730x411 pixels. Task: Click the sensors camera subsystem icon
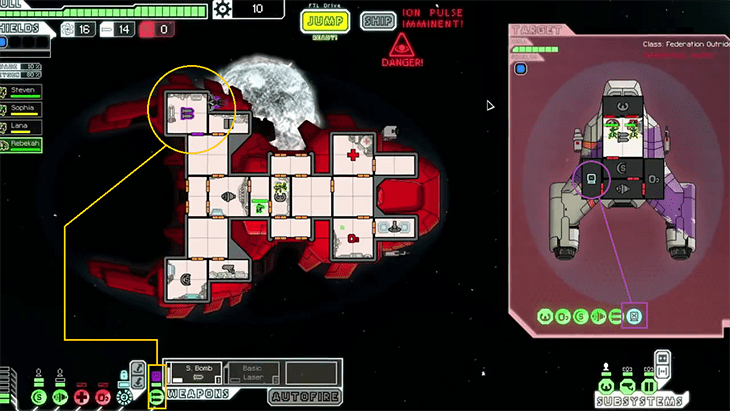coord(628,386)
